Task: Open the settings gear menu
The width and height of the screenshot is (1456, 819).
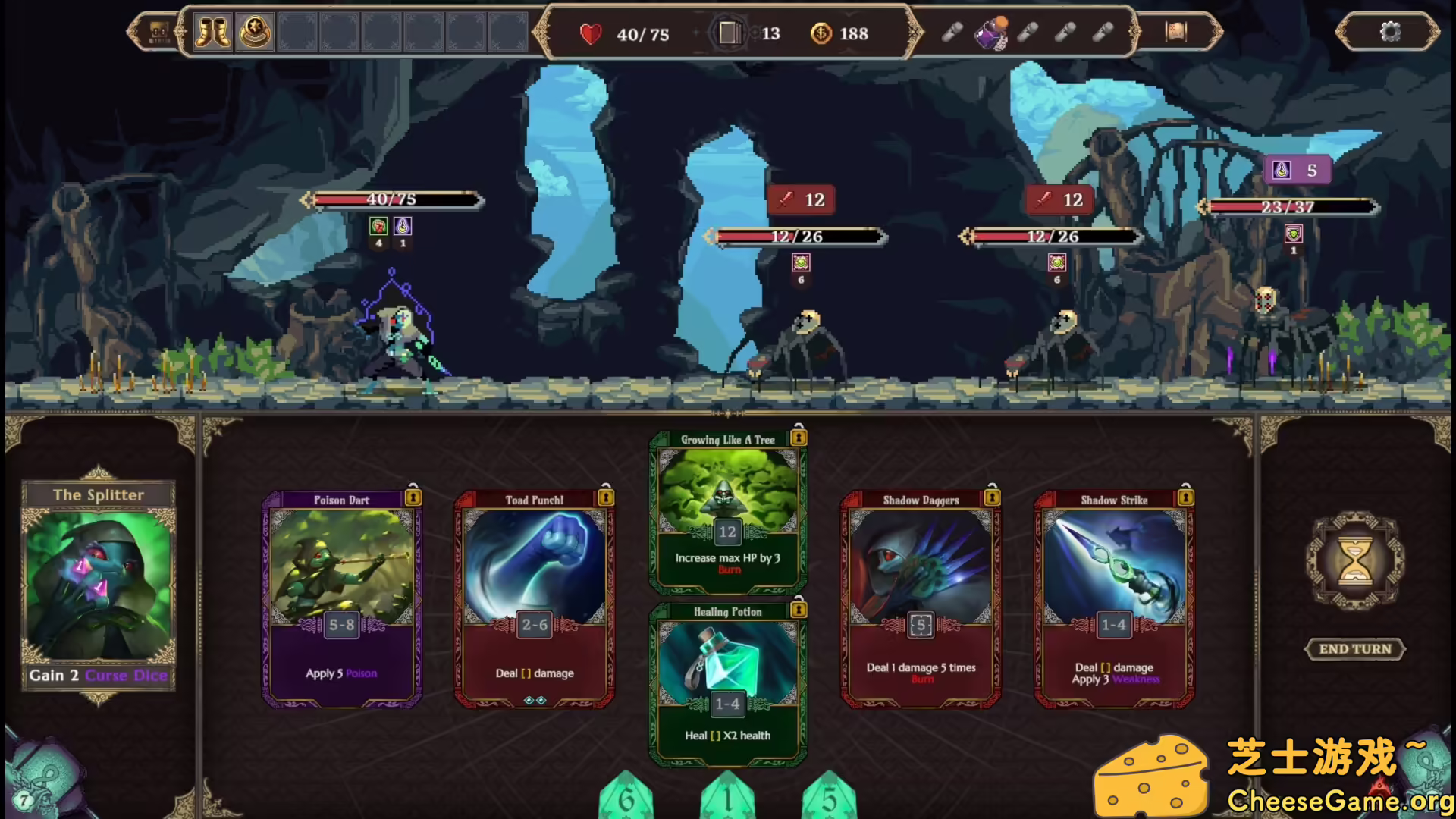Action: coord(1390,33)
